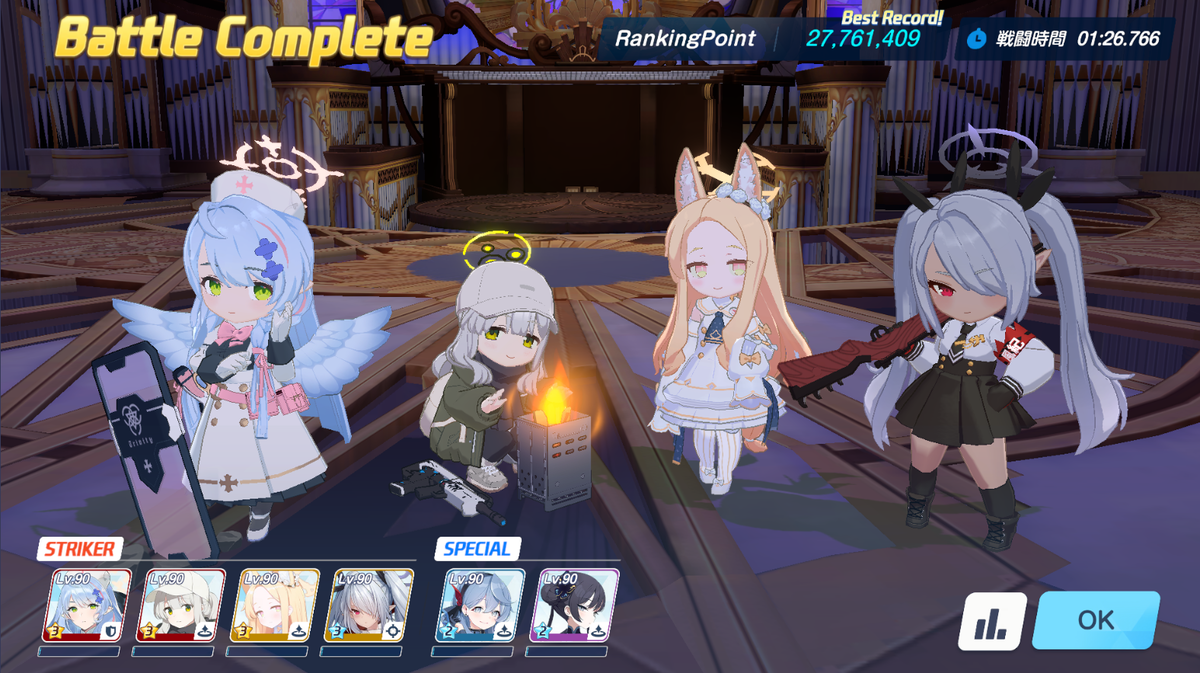Viewport: 1200px width, 673px height.
Task: Select the blue-haired special student portrait
Action: [480, 605]
